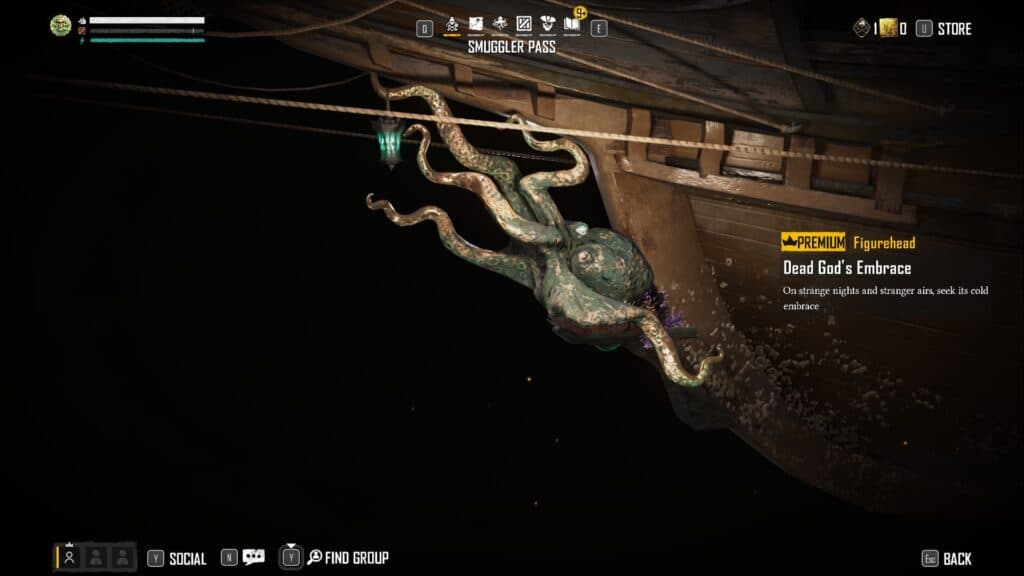
Task: Open the chat speech bubble
Action: pos(253,558)
